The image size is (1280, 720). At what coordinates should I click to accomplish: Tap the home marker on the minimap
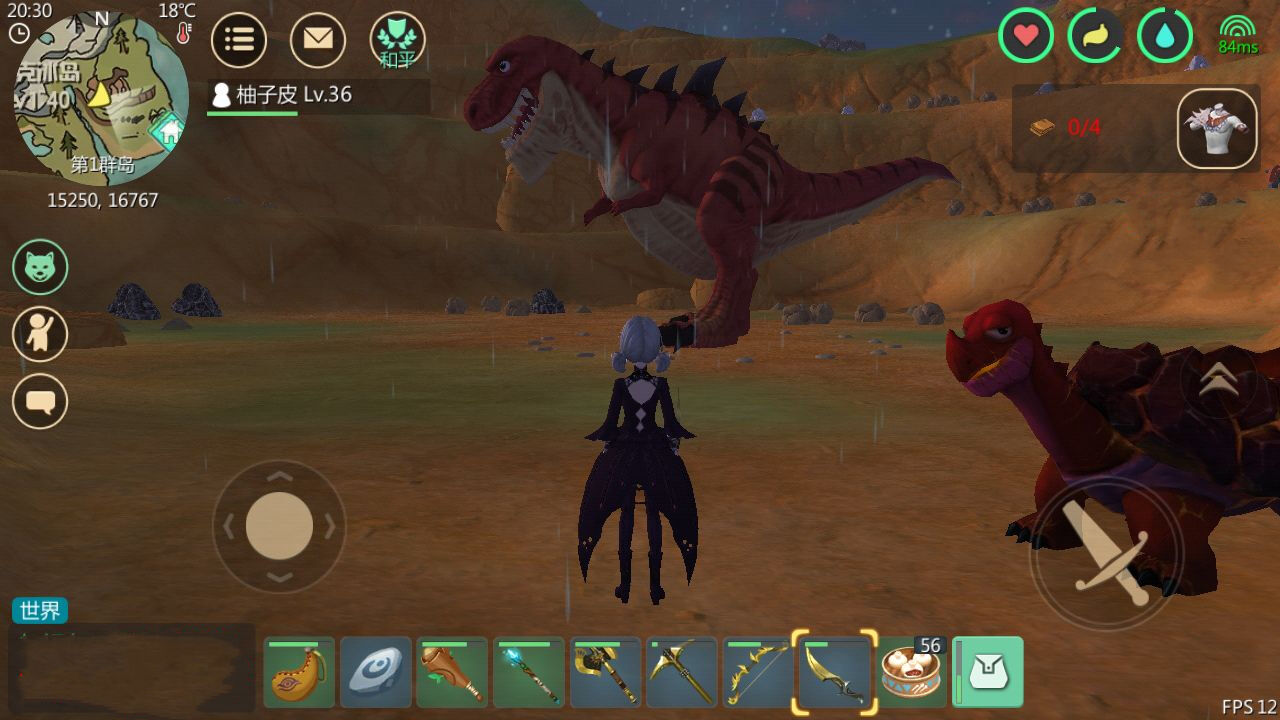pos(168,130)
